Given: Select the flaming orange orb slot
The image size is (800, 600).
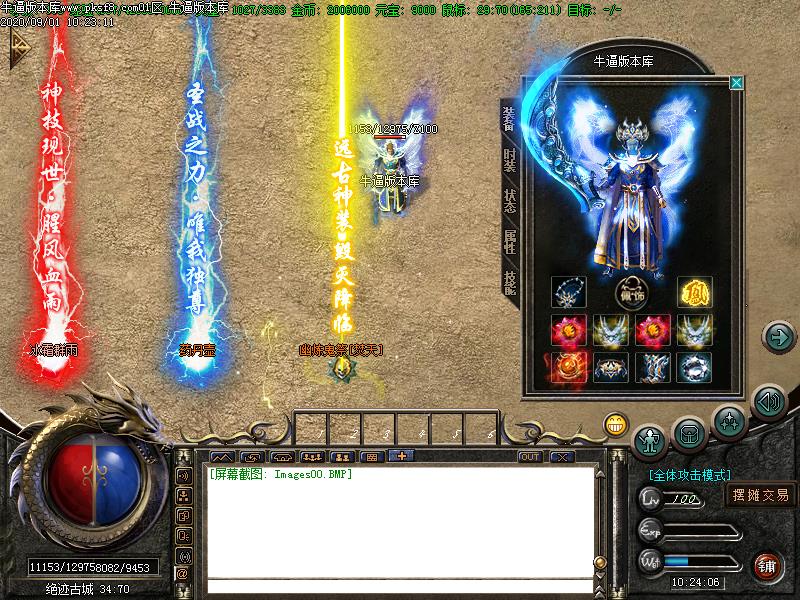Looking at the screenshot, I should [x=569, y=367].
